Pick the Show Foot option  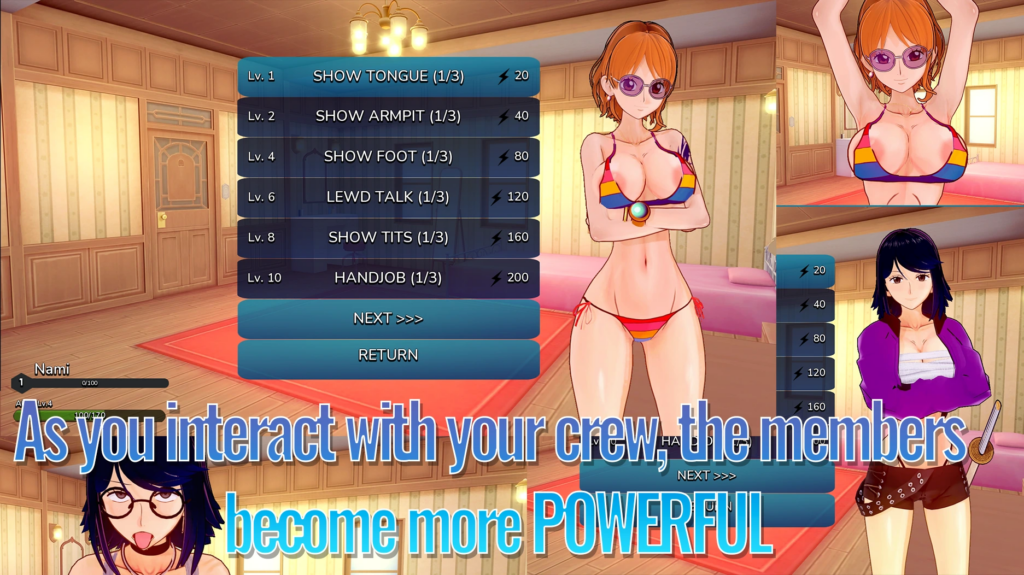(388, 157)
